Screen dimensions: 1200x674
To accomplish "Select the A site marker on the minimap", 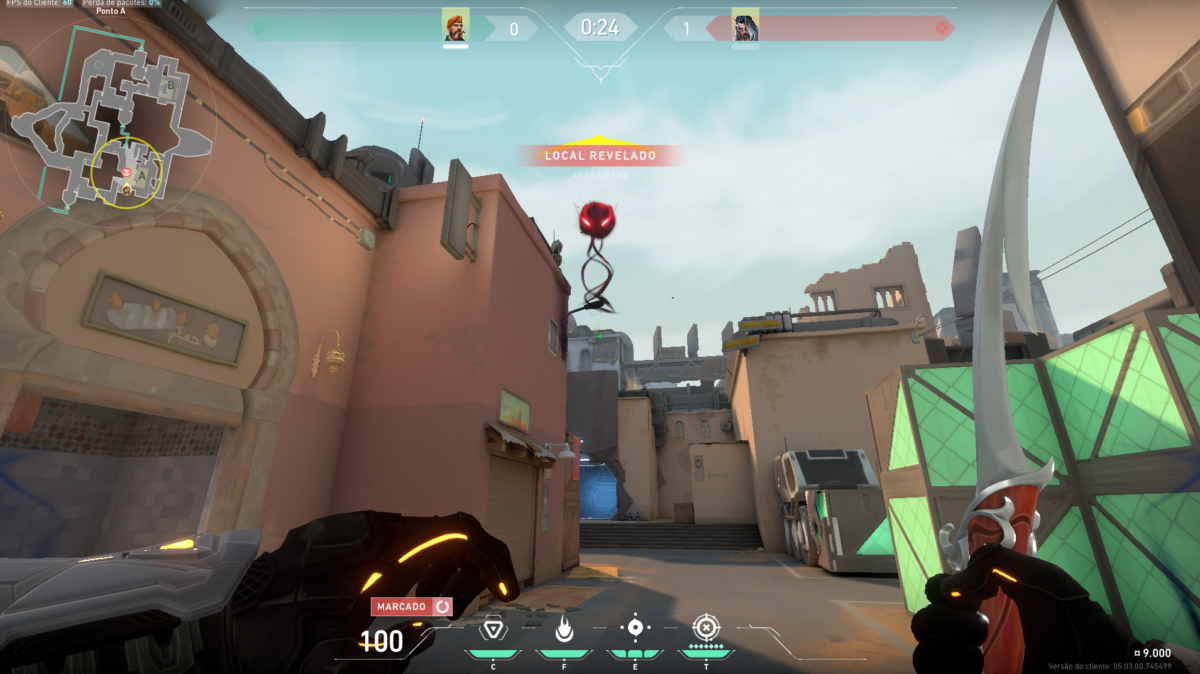I will click(143, 177).
